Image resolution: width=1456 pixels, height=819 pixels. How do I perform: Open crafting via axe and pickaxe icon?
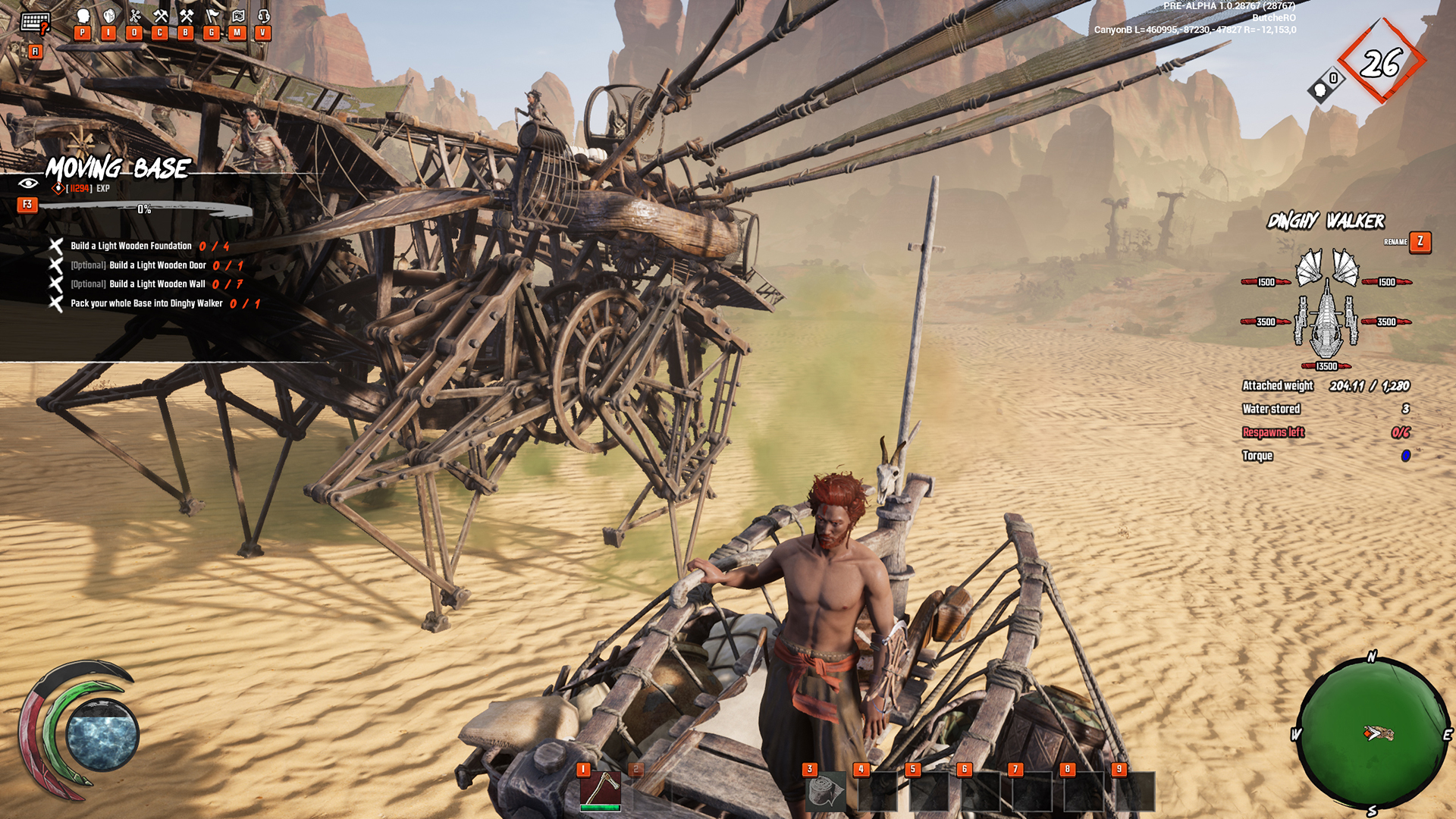(161, 17)
